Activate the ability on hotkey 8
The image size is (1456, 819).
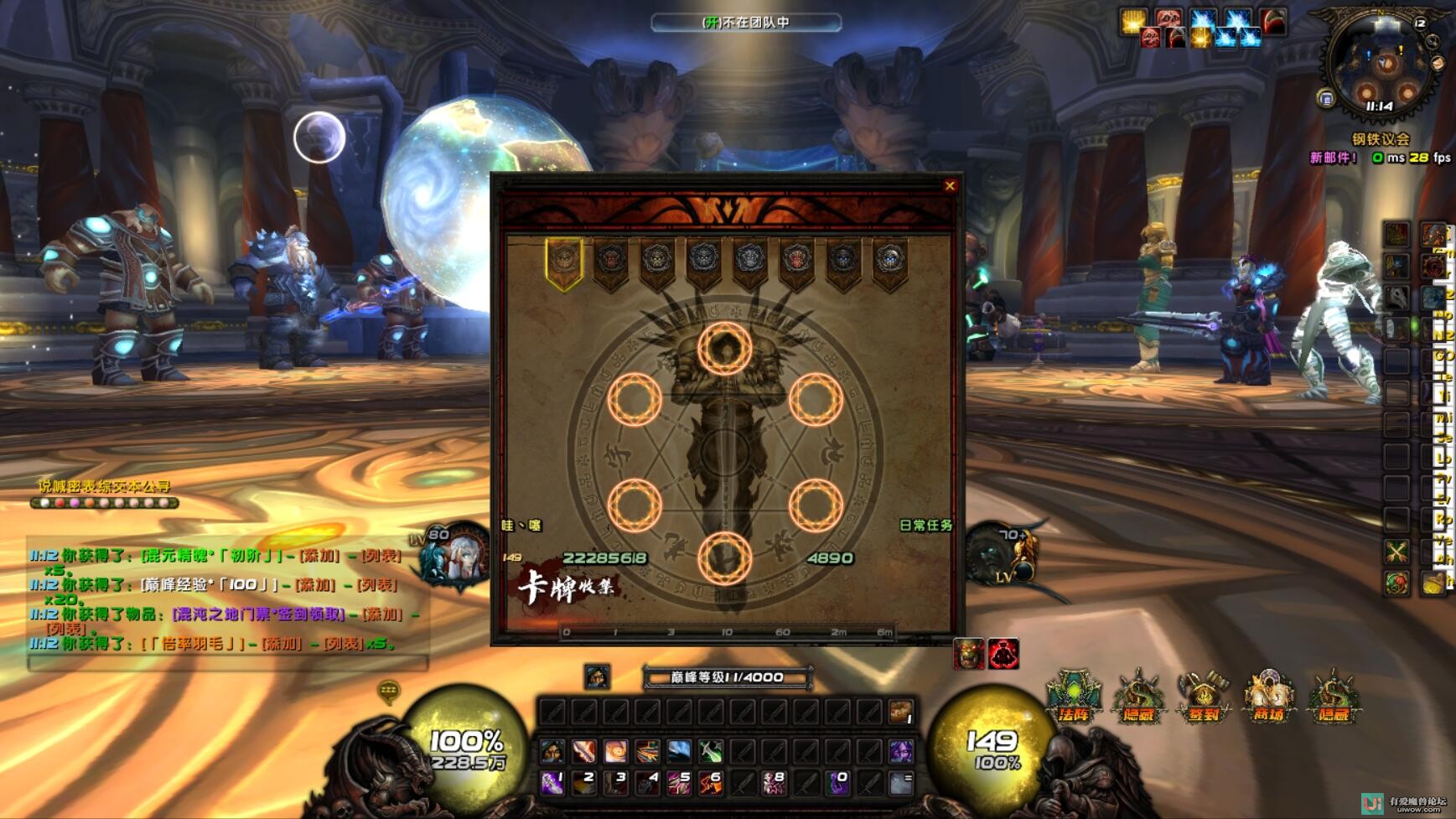tap(773, 783)
